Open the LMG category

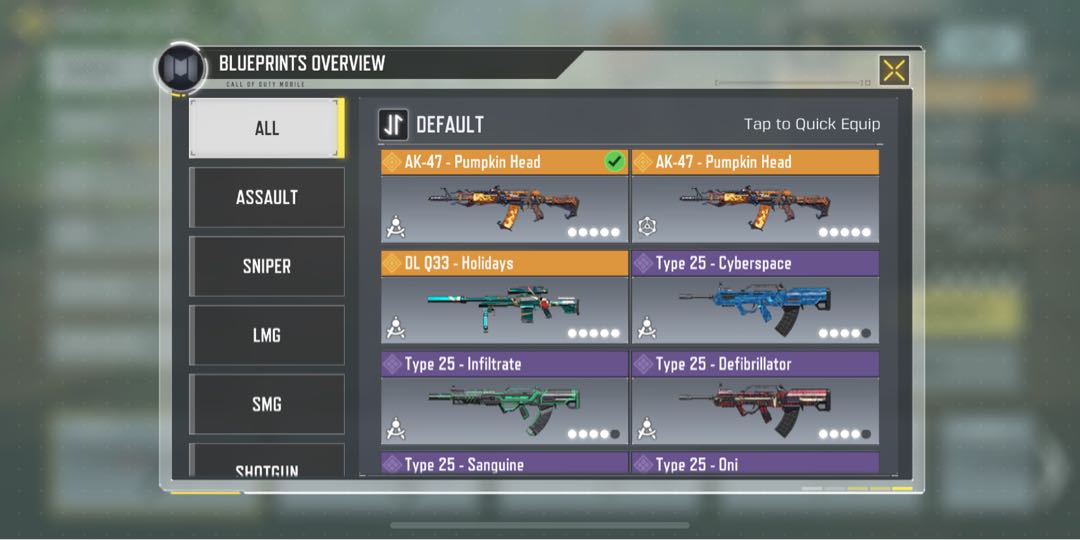(x=266, y=335)
